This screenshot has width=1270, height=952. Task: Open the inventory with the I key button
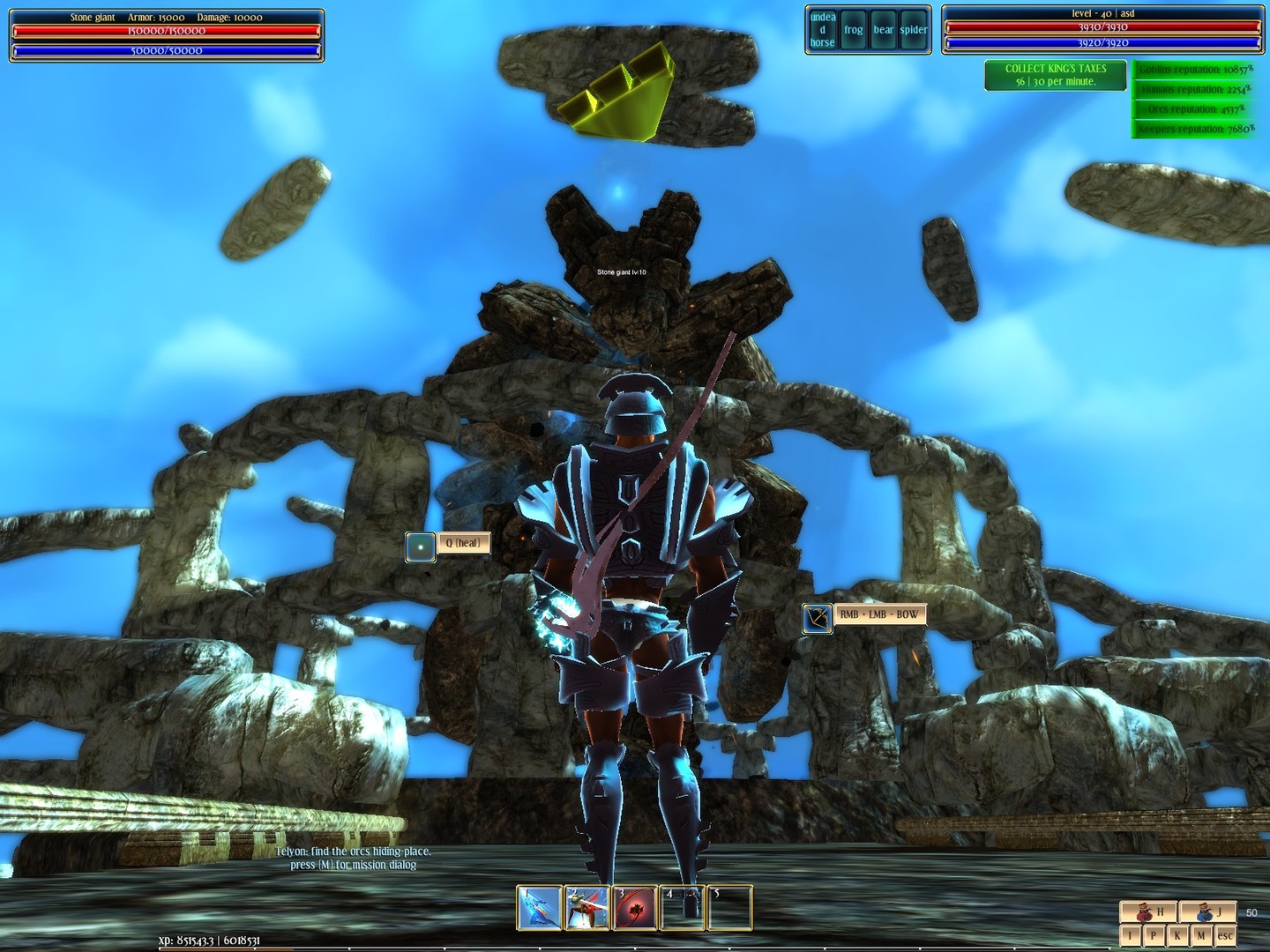[1129, 935]
